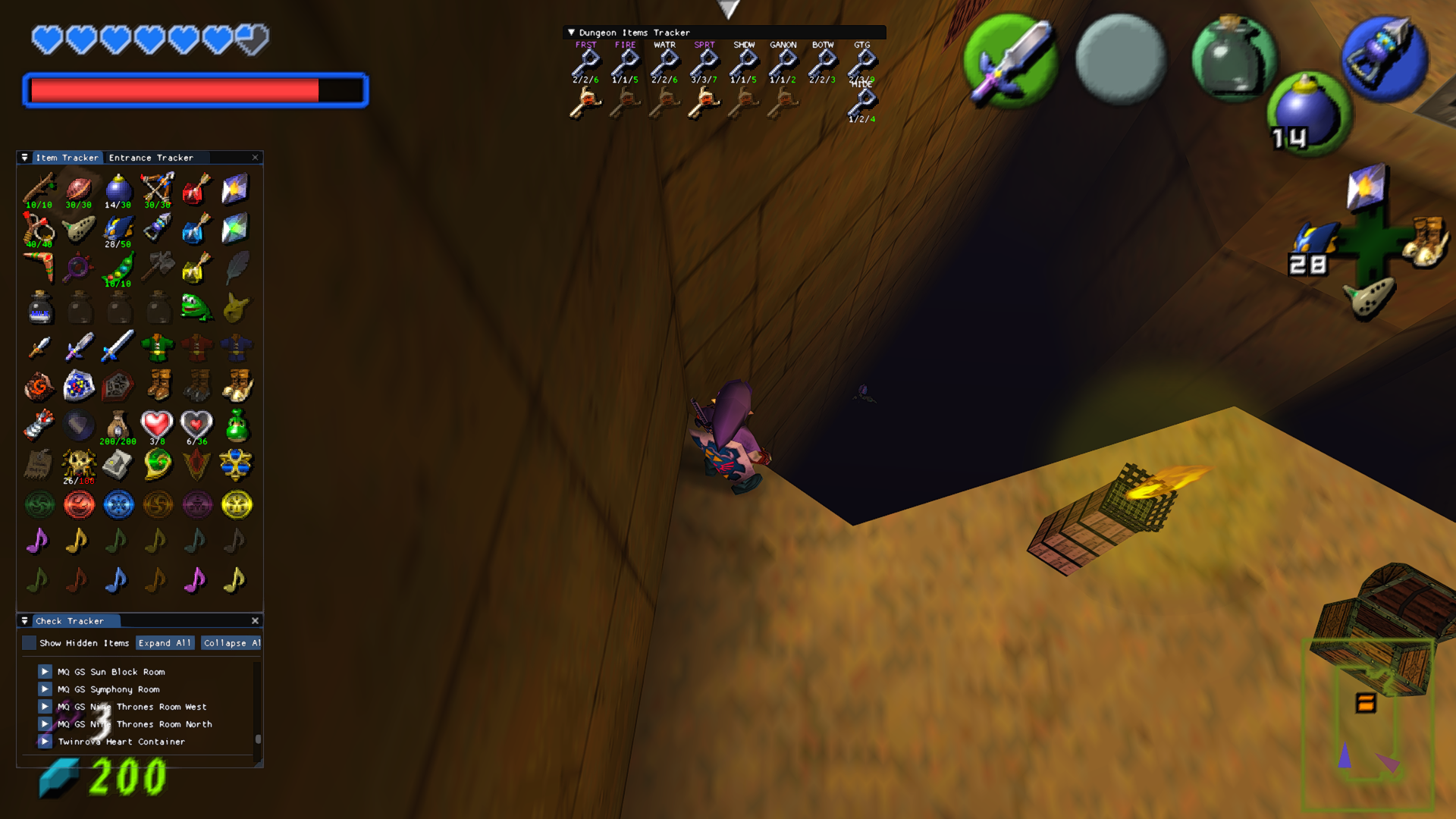The width and height of the screenshot is (1456, 819).
Task: Select the Master Sword icon in the Item Tracker
Action: coord(79,347)
